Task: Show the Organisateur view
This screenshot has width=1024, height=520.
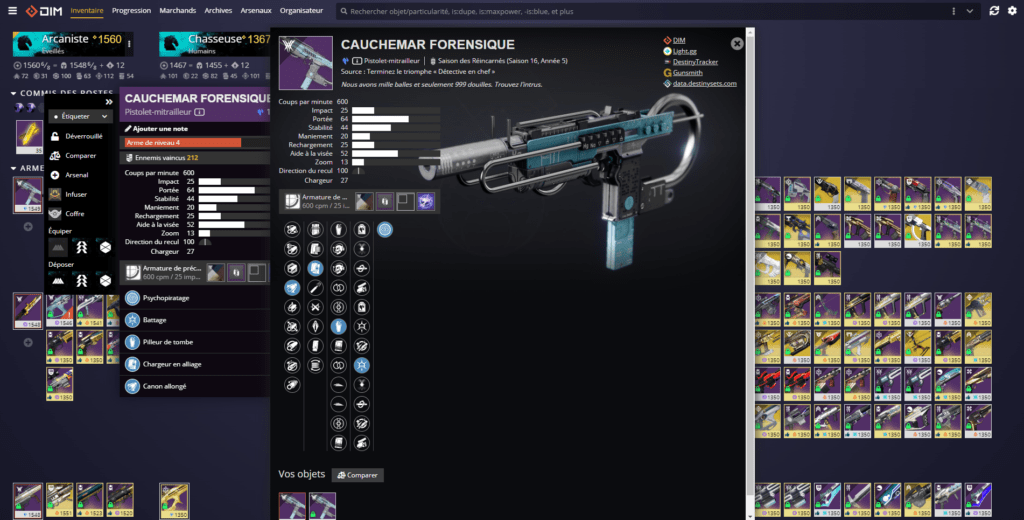Action: point(301,10)
